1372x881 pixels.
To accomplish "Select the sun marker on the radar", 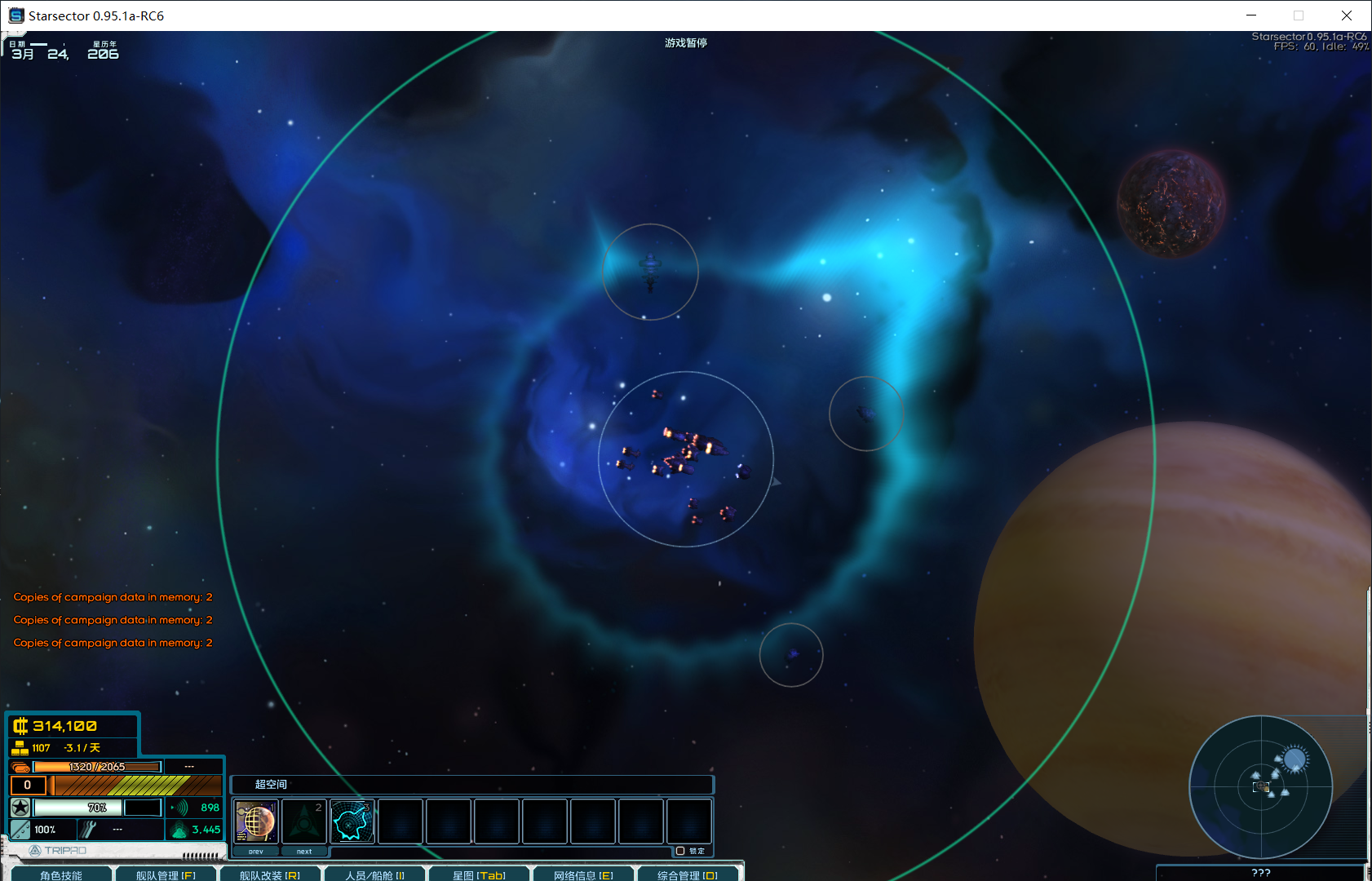I will coord(1294,760).
